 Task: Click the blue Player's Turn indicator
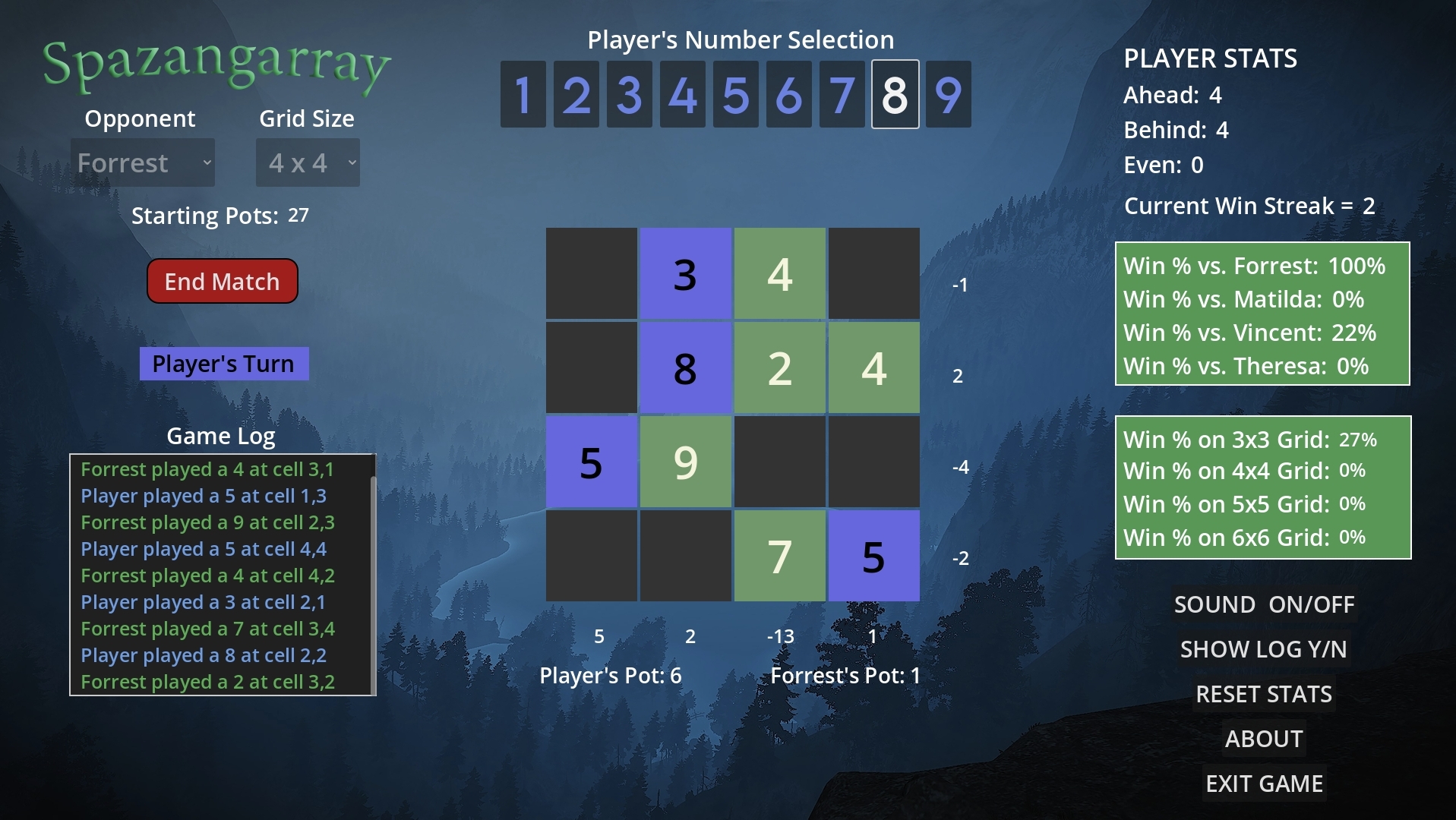tap(224, 363)
